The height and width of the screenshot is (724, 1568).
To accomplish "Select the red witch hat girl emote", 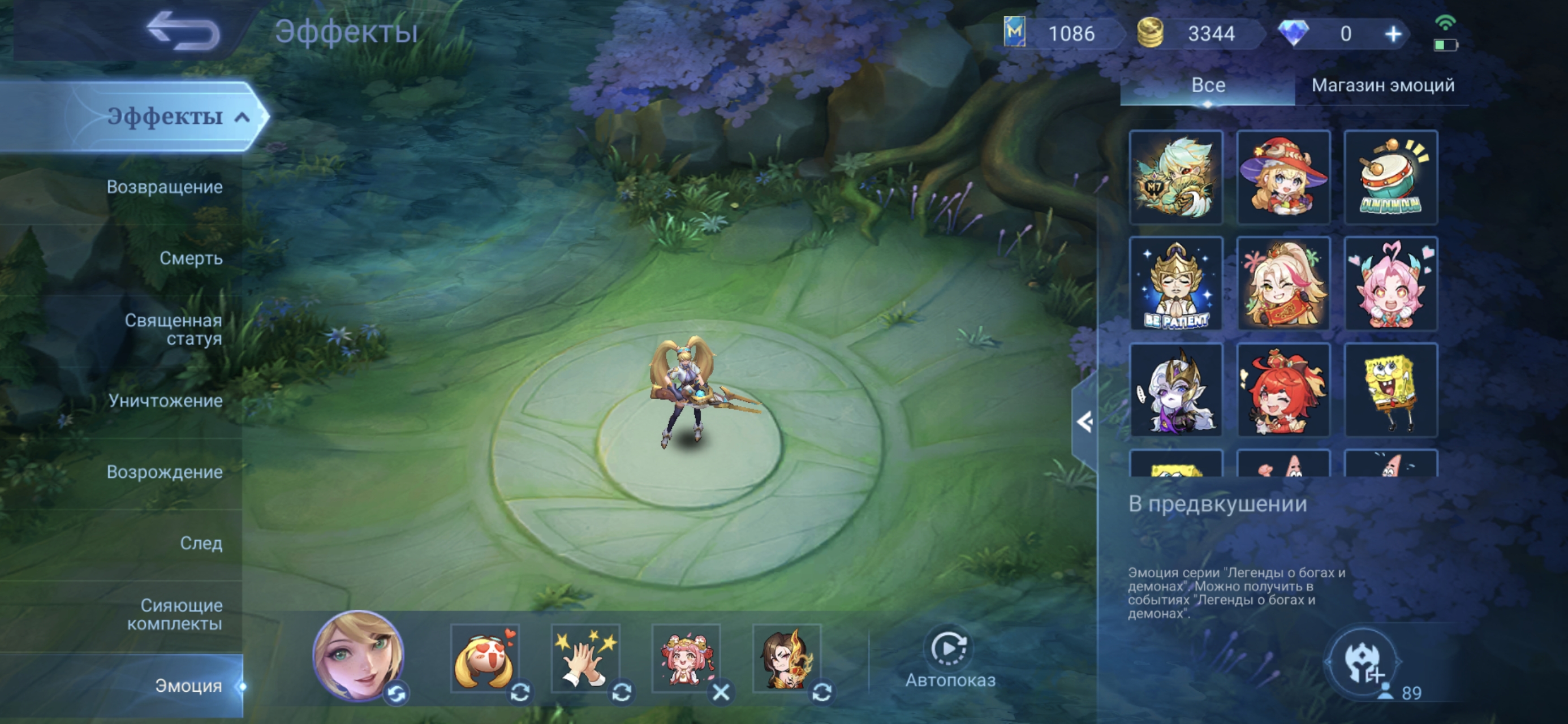I will click(x=1283, y=177).
